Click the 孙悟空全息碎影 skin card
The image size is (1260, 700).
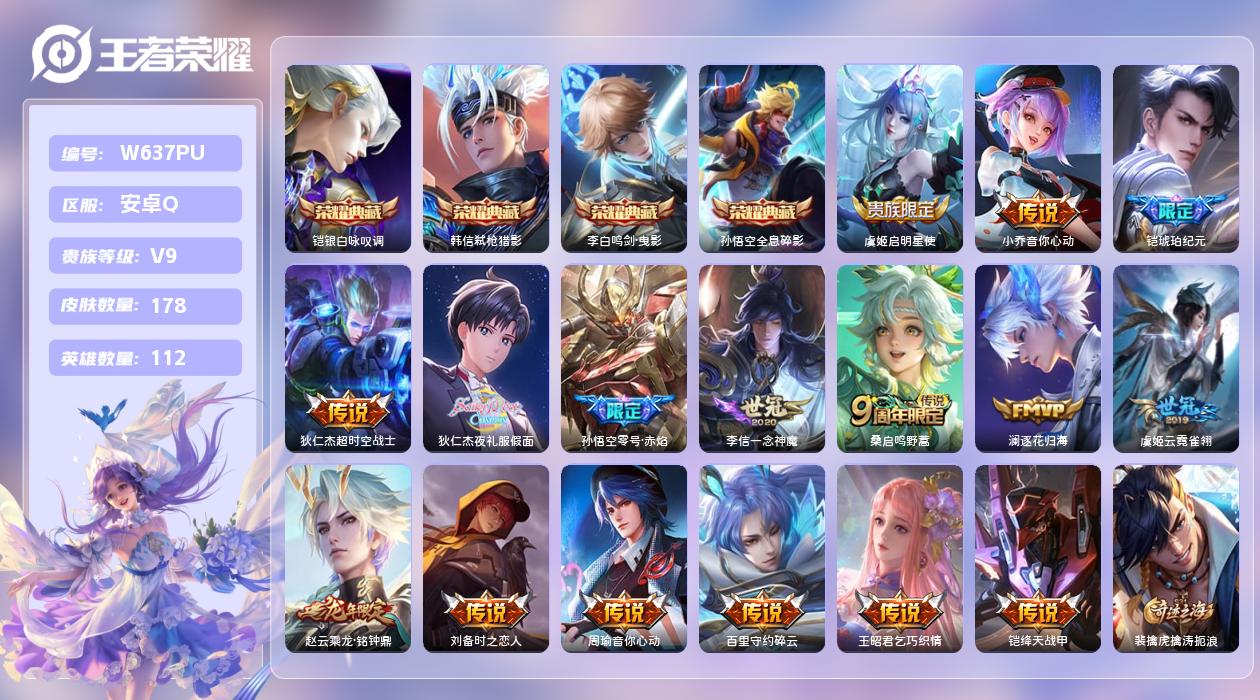point(762,158)
